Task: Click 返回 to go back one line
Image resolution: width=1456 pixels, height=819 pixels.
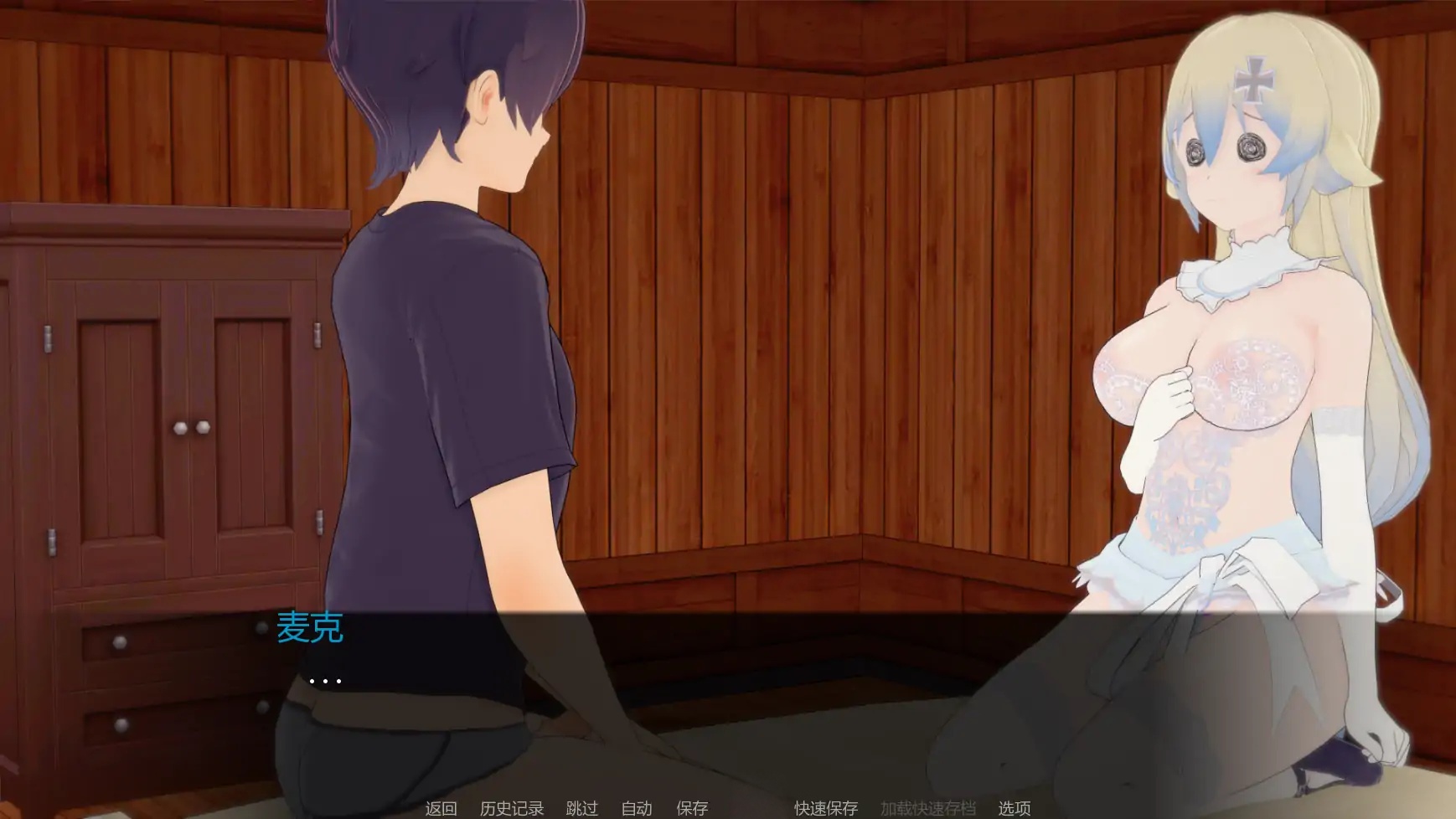Action: [x=441, y=809]
